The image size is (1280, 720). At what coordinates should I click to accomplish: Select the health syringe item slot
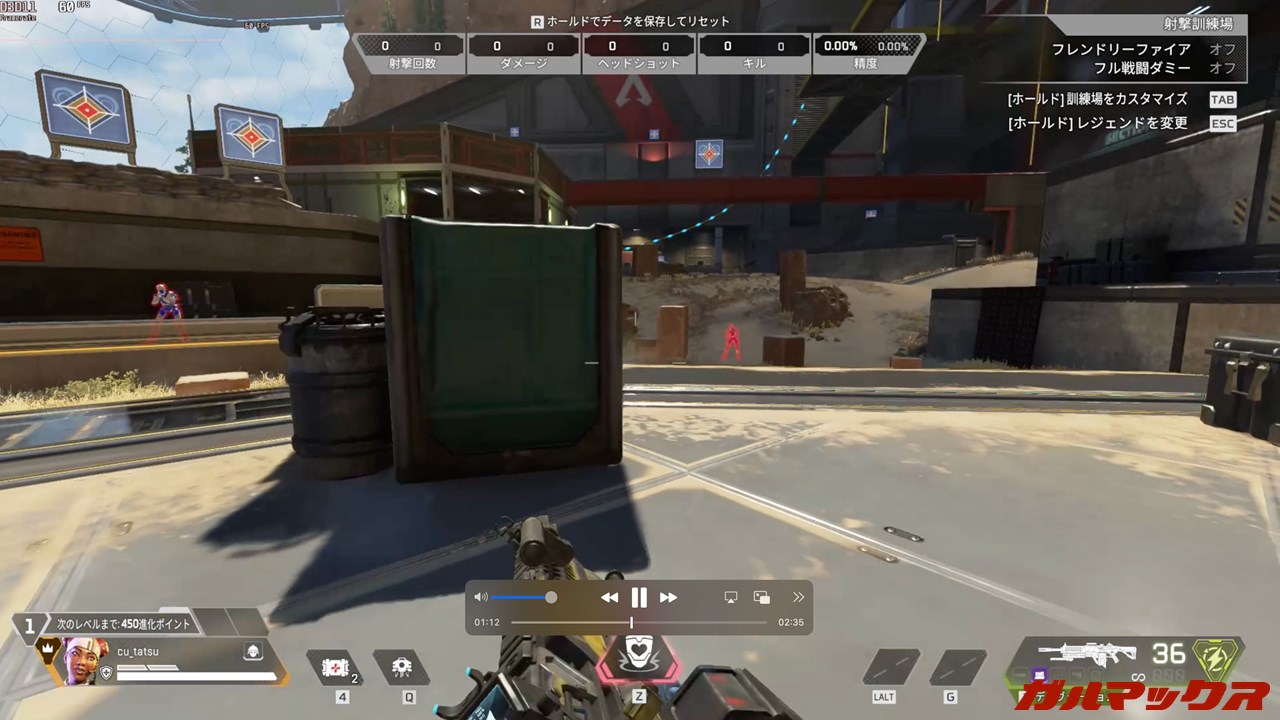(333, 667)
